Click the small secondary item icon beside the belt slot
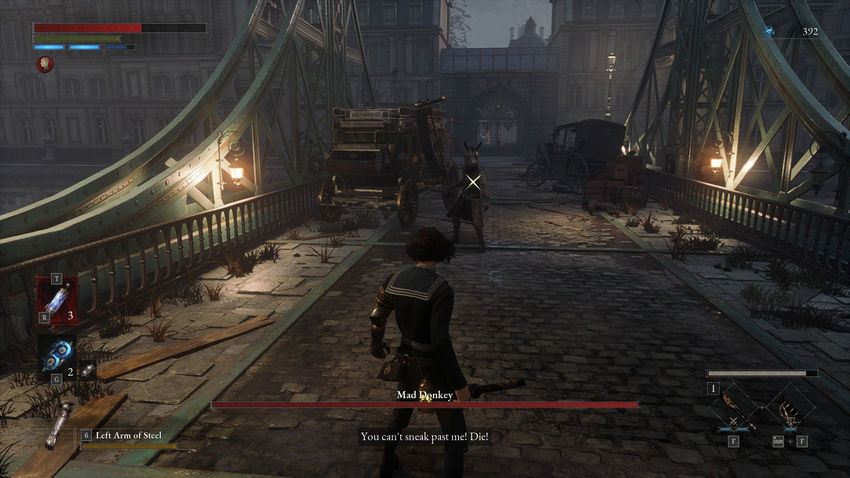Viewport: 850px width, 478px height. pyautogui.click(x=87, y=370)
